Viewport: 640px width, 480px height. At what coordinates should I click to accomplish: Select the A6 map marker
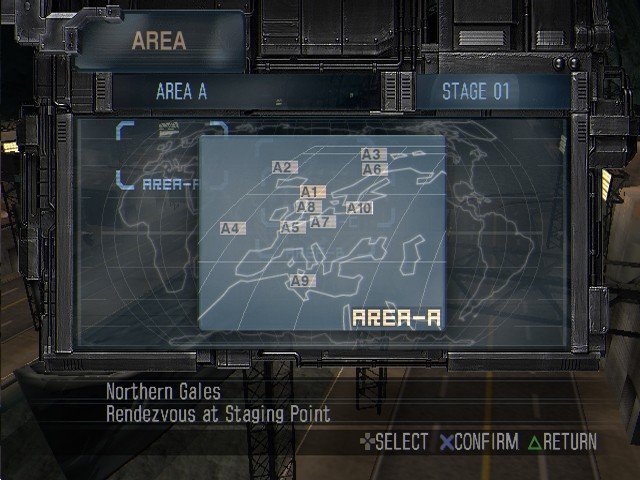[373, 170]
